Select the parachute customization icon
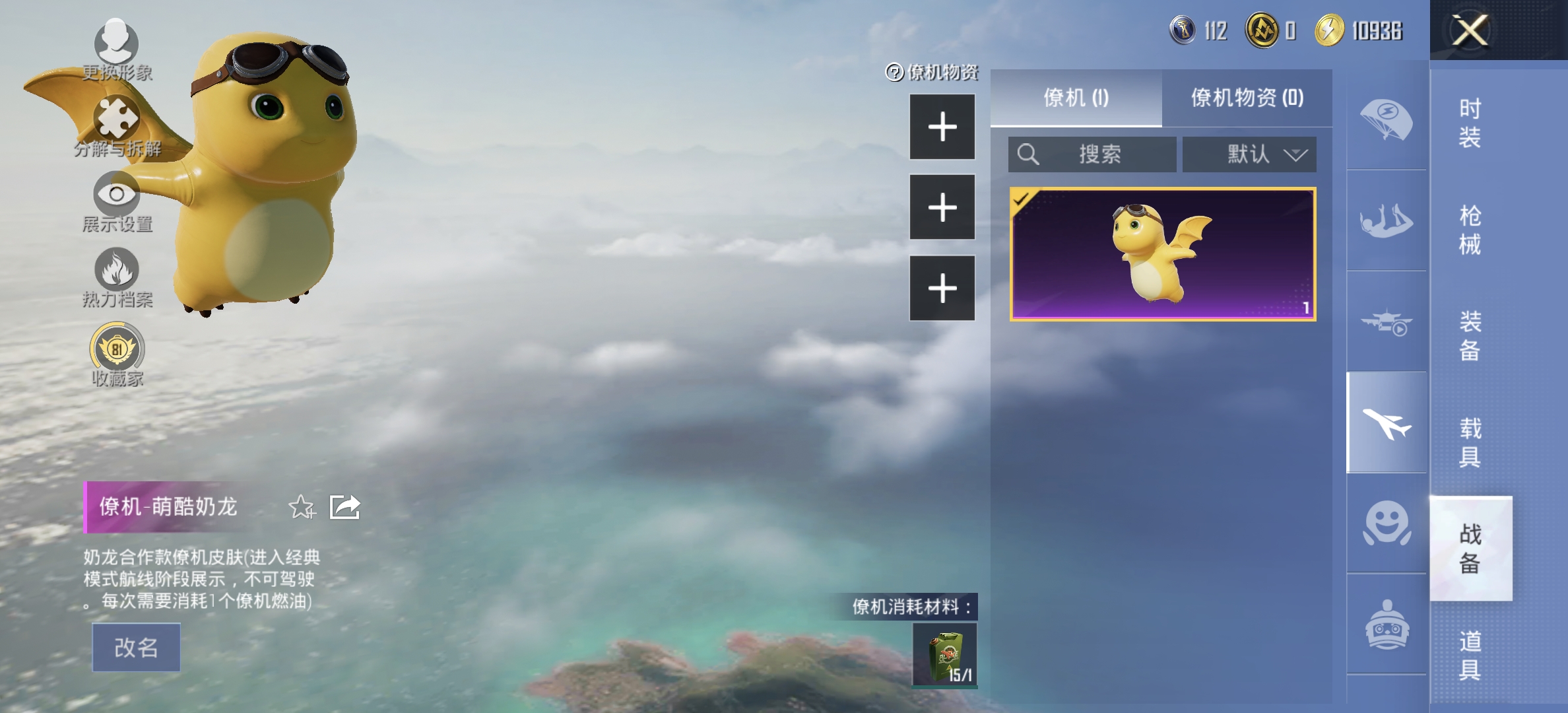 1388,119
